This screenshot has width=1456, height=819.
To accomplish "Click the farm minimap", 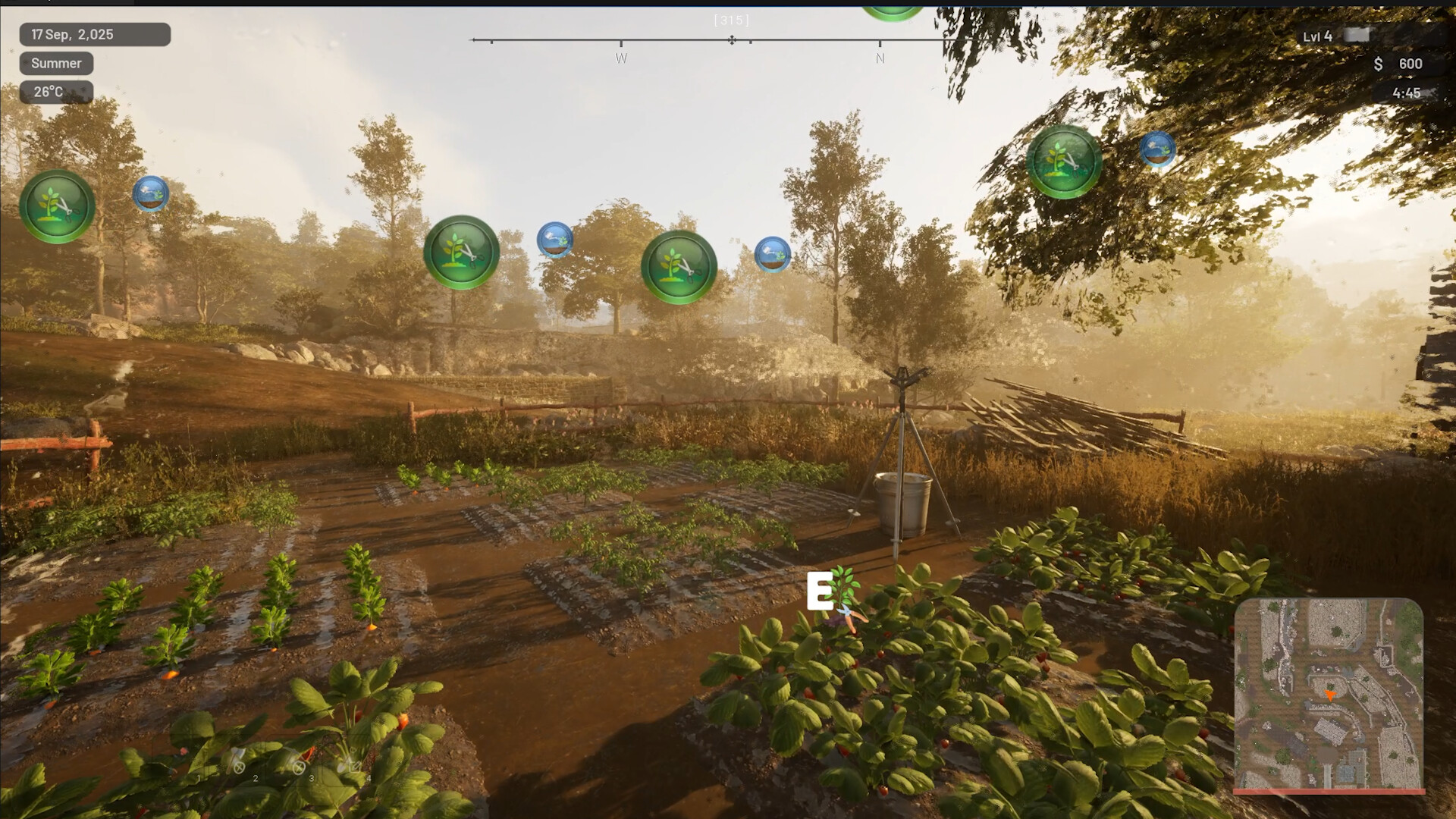I will click(x=1329, y=695).
